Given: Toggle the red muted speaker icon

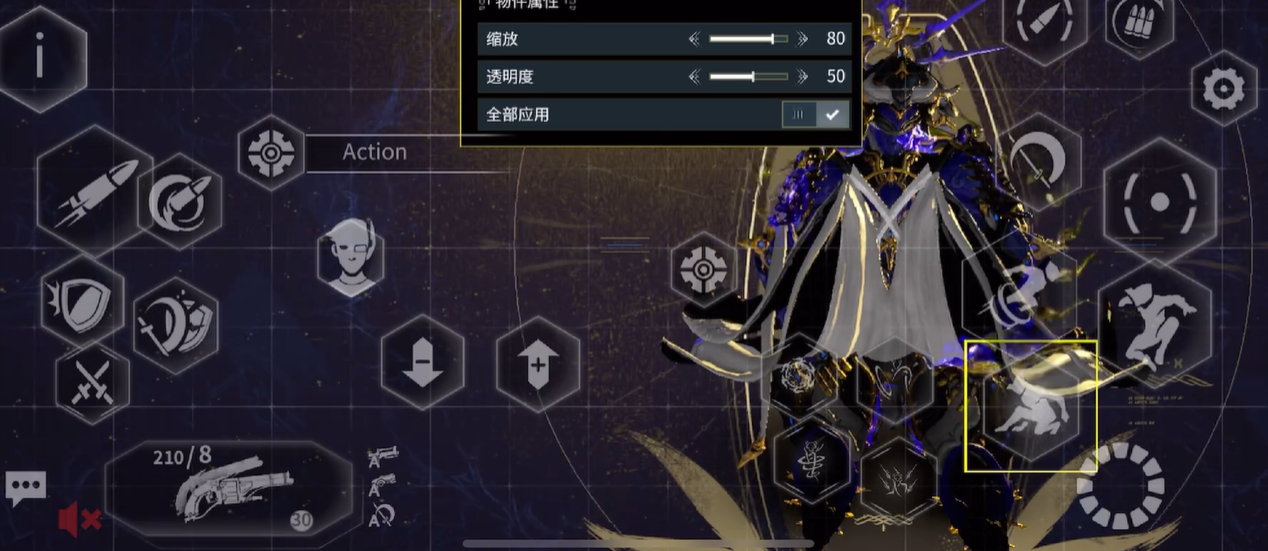Looking at the screenshot, I should pos(78,519).
